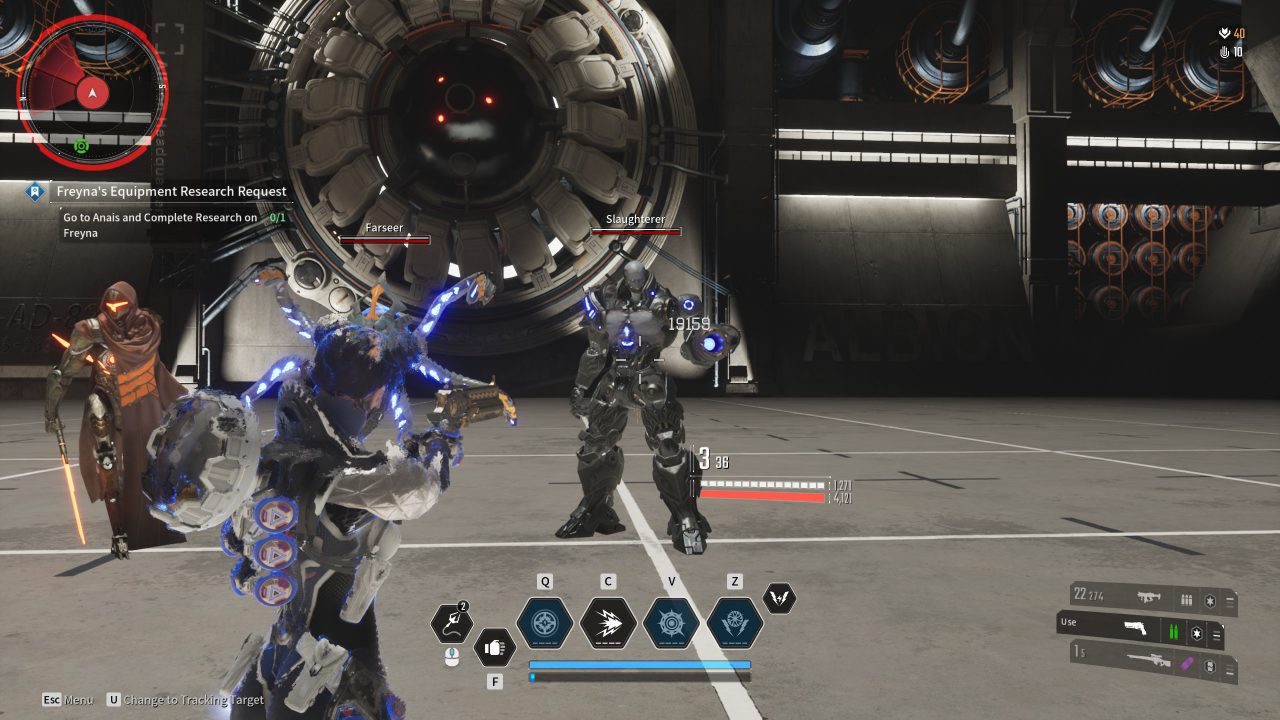Select the sniper rifle weapon slot icon
Screen dimensions: 1280x720
click(x=1149, y=661)
